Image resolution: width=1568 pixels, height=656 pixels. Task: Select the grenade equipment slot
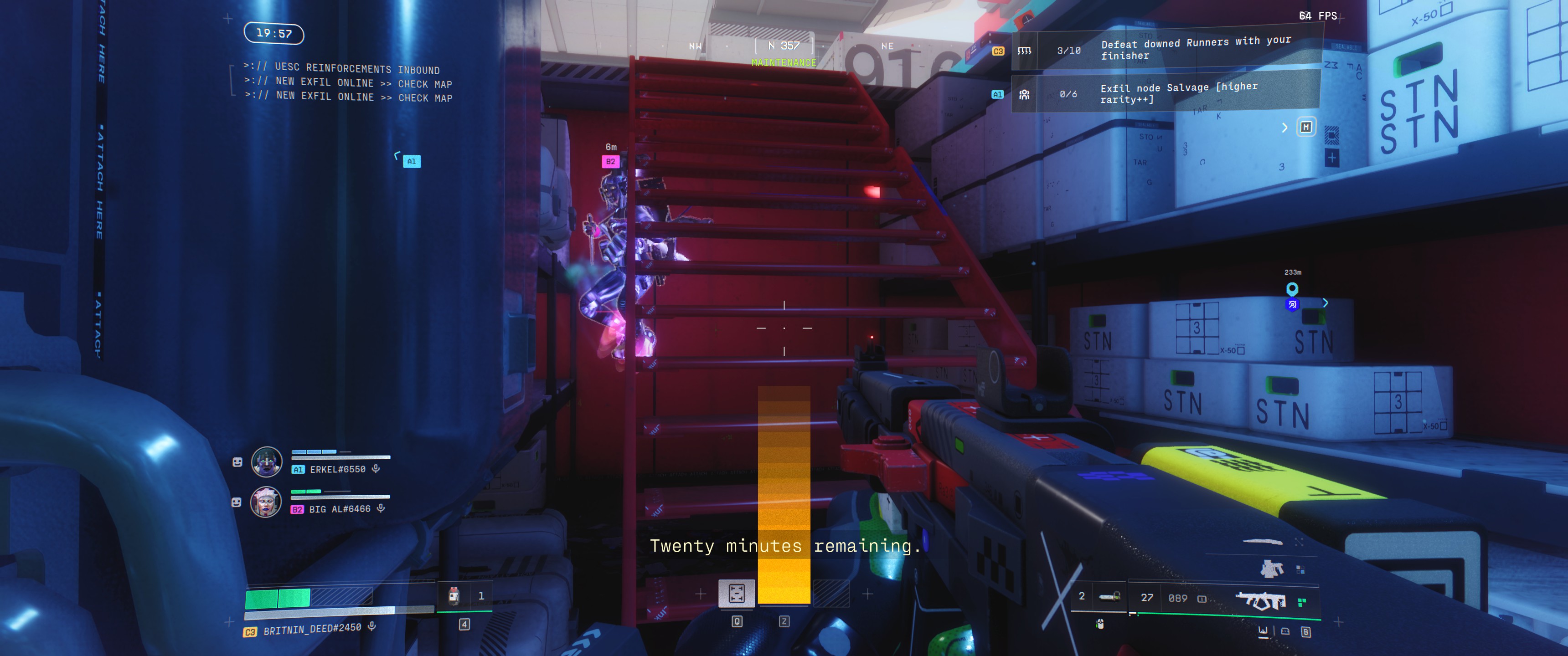point(1109,596)
